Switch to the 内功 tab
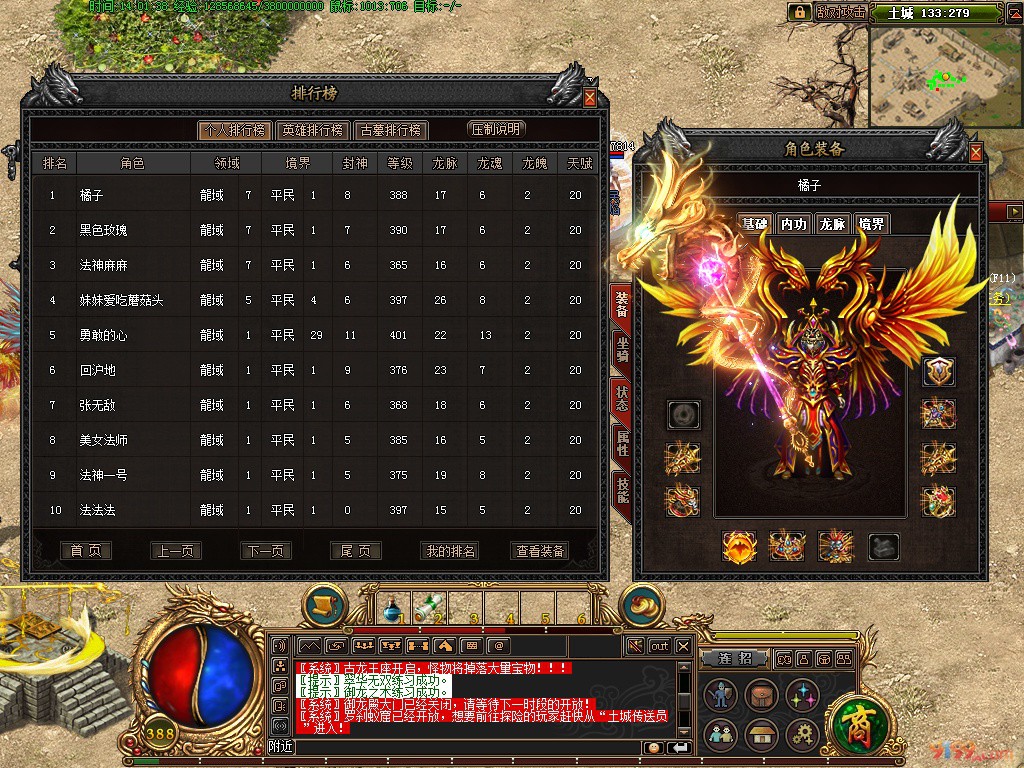 (793, 224)
